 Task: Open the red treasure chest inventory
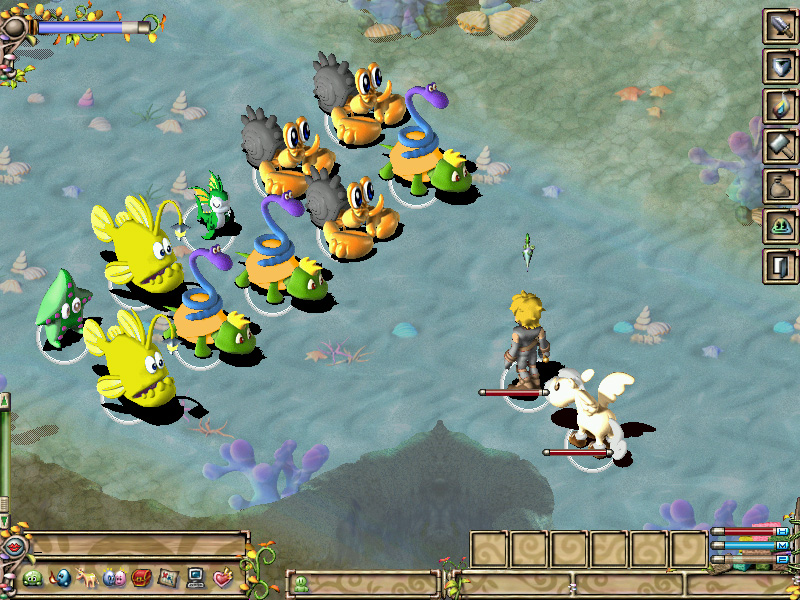141,578
